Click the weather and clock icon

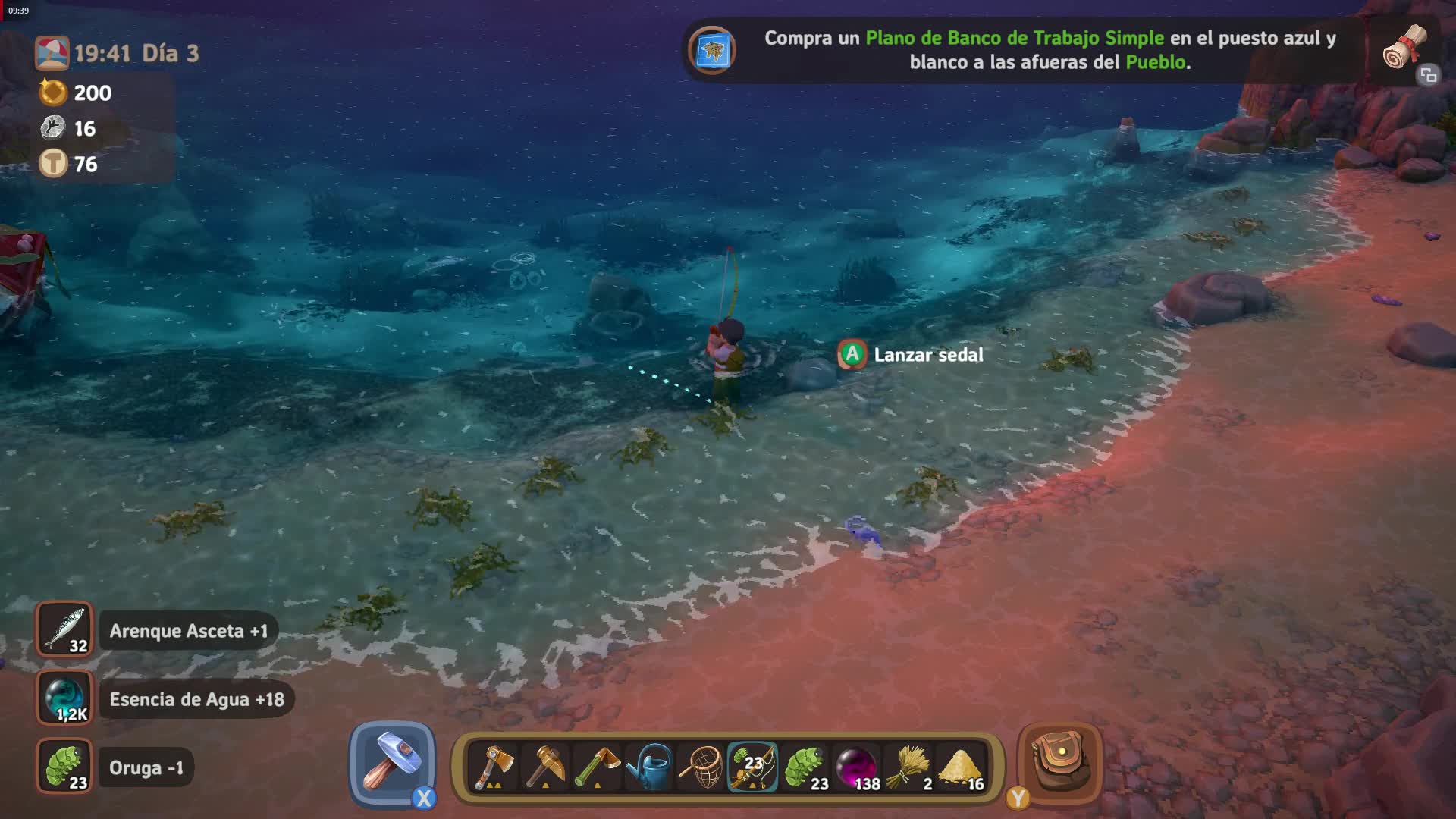point(52,53)
